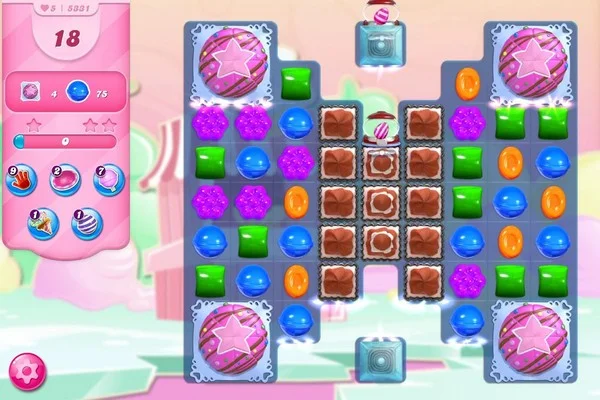Screen dimensions: 600x400
Task: Choose the purple striped candy booster
Action: point(86,222)
